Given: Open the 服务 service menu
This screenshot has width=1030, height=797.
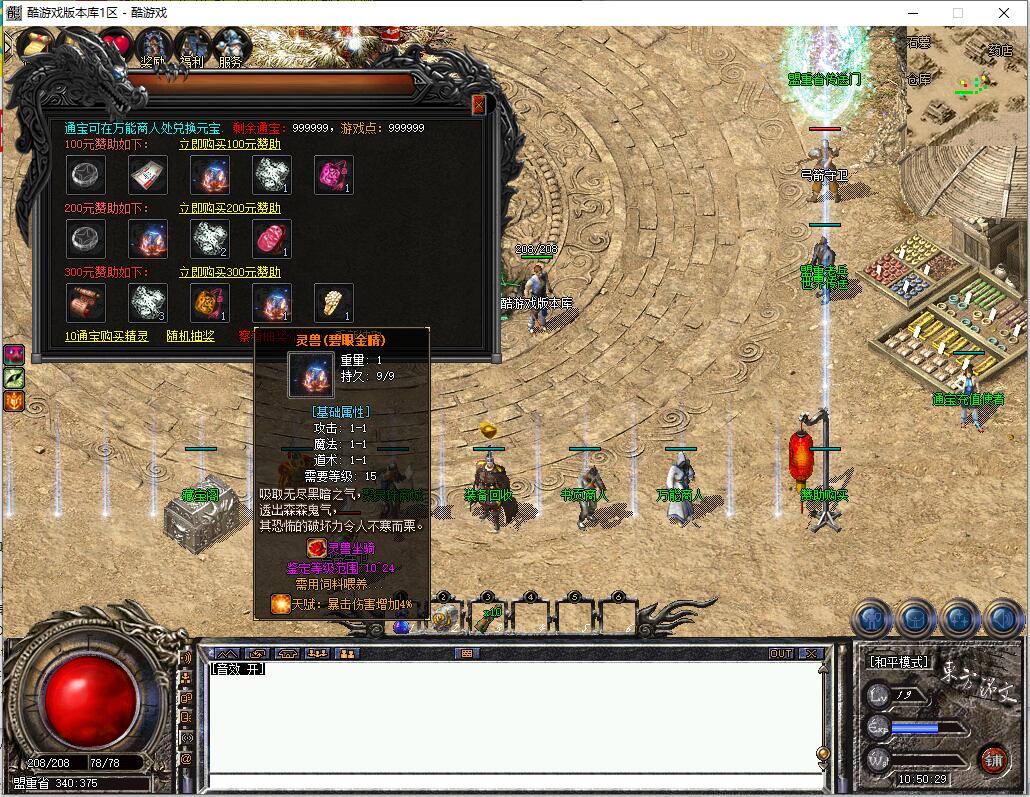Looking at the screenshot, I should click(230, 47).
